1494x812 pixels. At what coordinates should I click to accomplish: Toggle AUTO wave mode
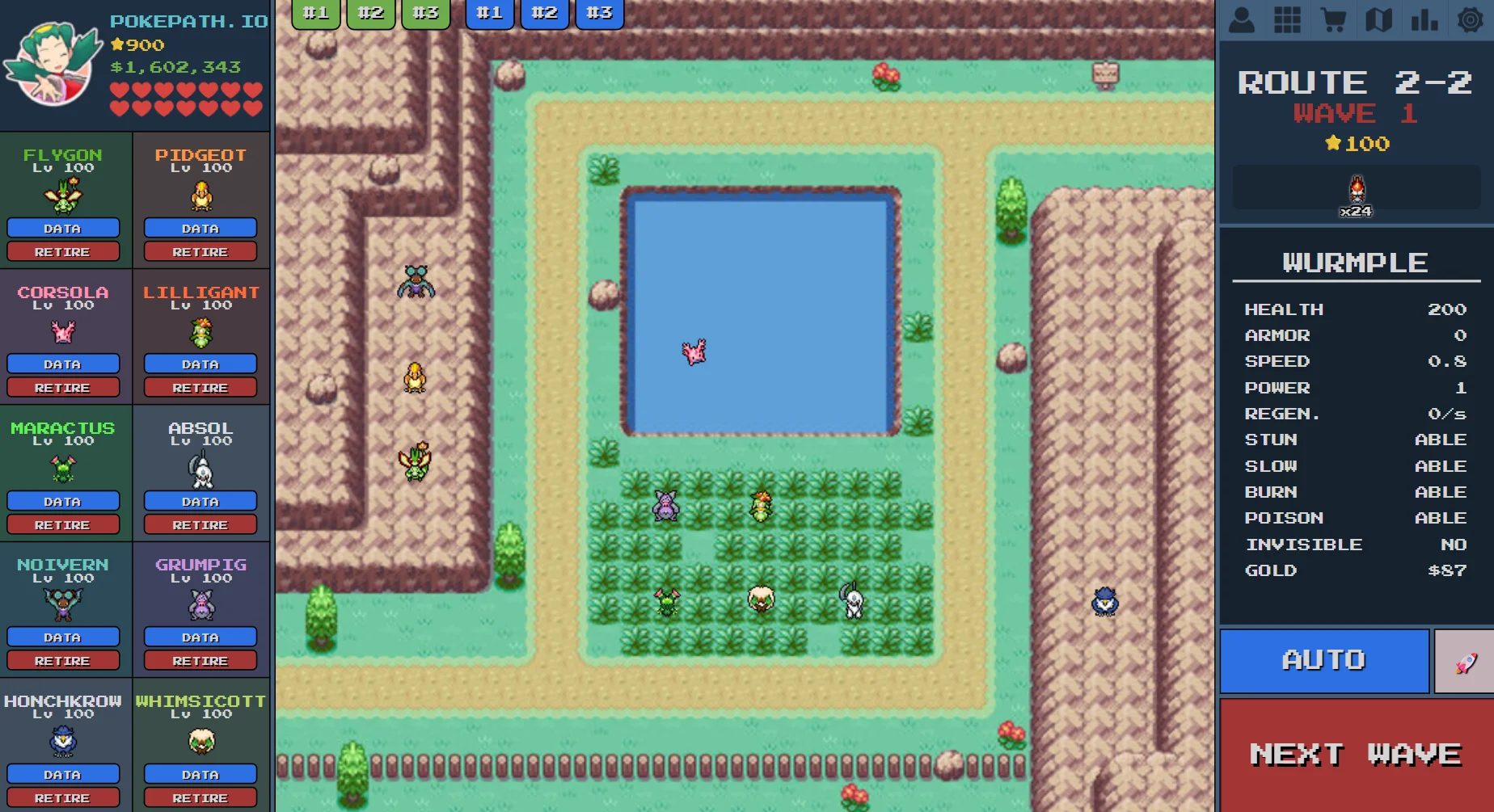click(1323, 660)
